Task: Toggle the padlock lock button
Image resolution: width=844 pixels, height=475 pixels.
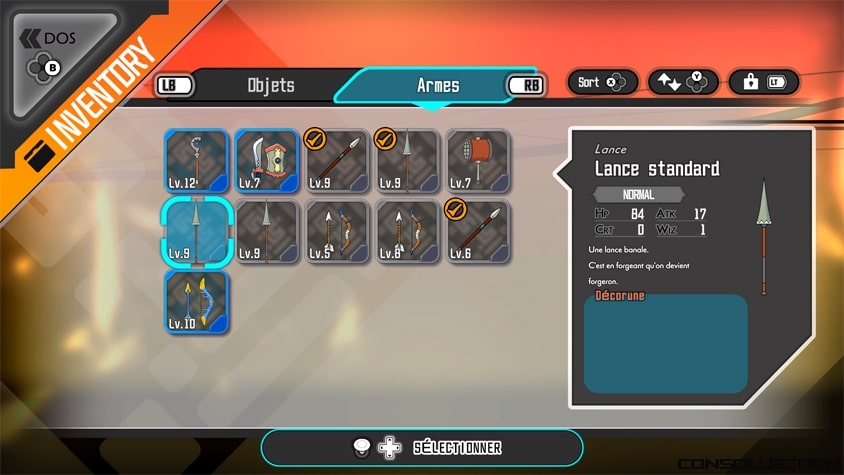Action: coord(764,82)
